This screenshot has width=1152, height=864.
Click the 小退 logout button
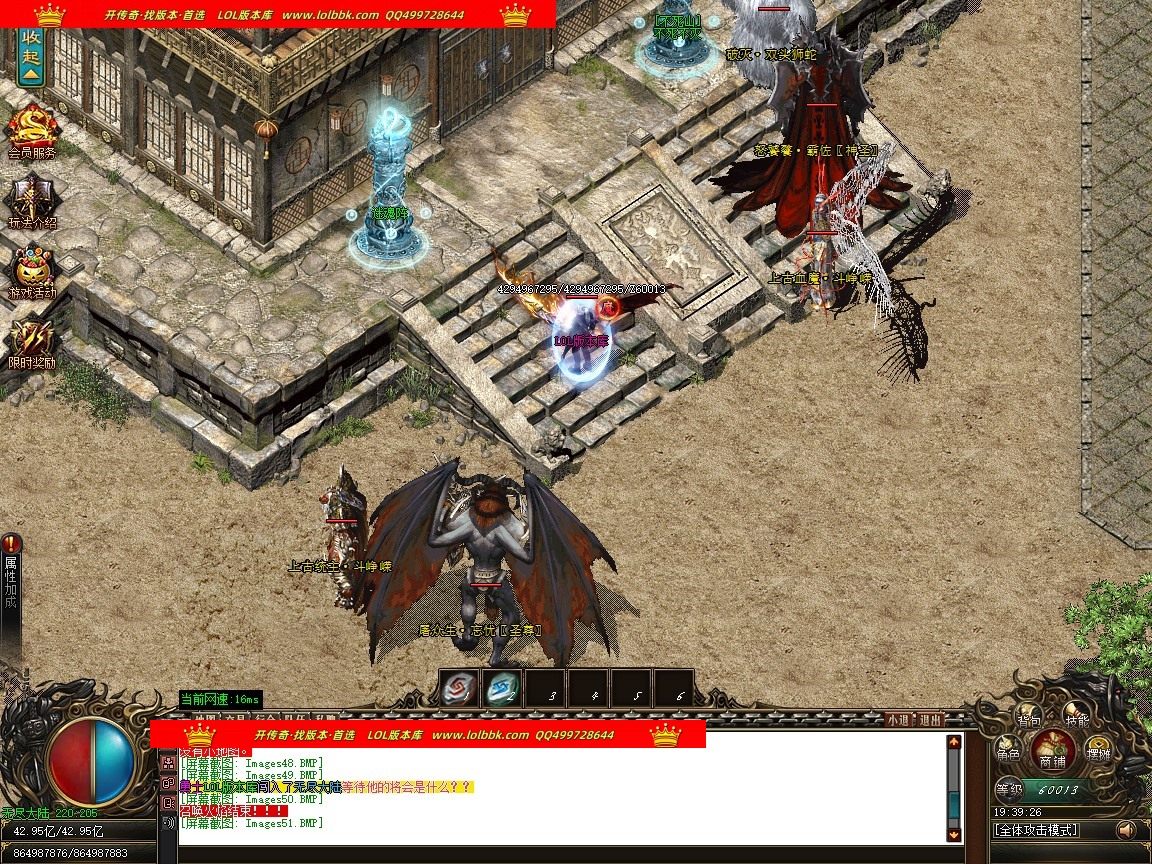[897, 719]
